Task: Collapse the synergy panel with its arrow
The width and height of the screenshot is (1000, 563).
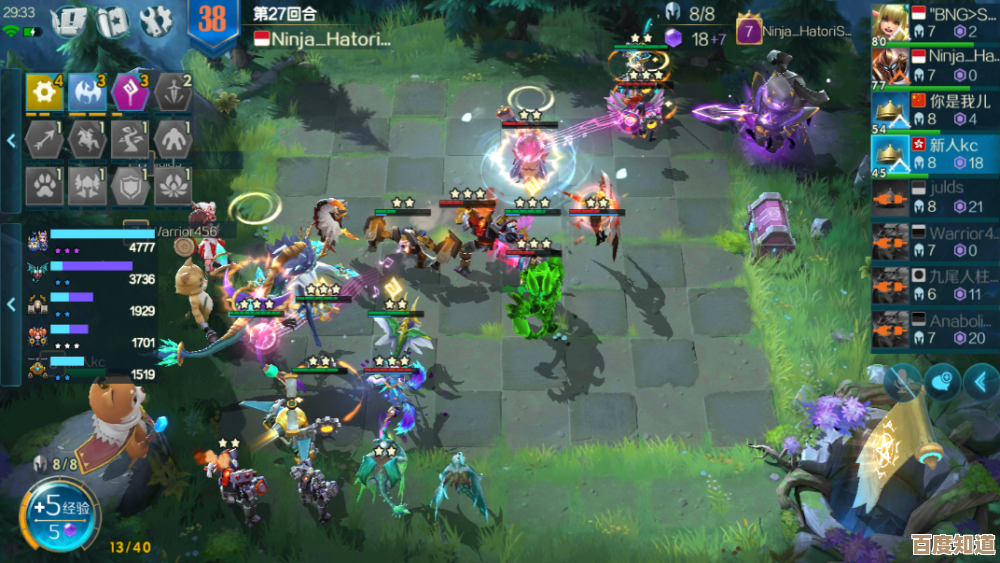Action: 11,141
